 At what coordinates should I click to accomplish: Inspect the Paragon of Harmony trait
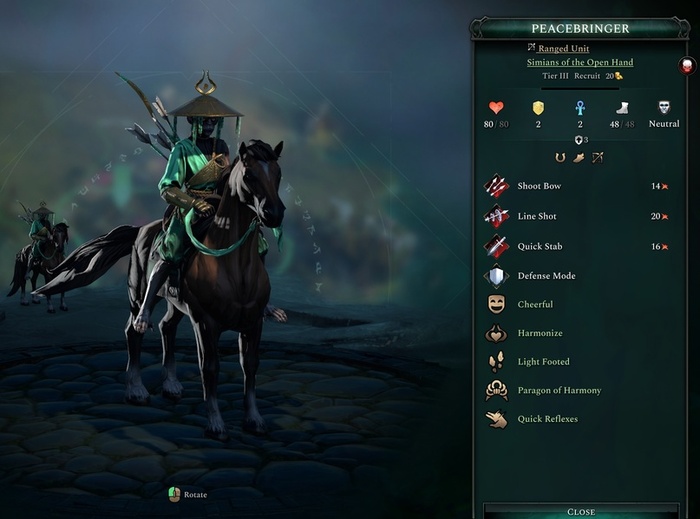pos(559,390)
